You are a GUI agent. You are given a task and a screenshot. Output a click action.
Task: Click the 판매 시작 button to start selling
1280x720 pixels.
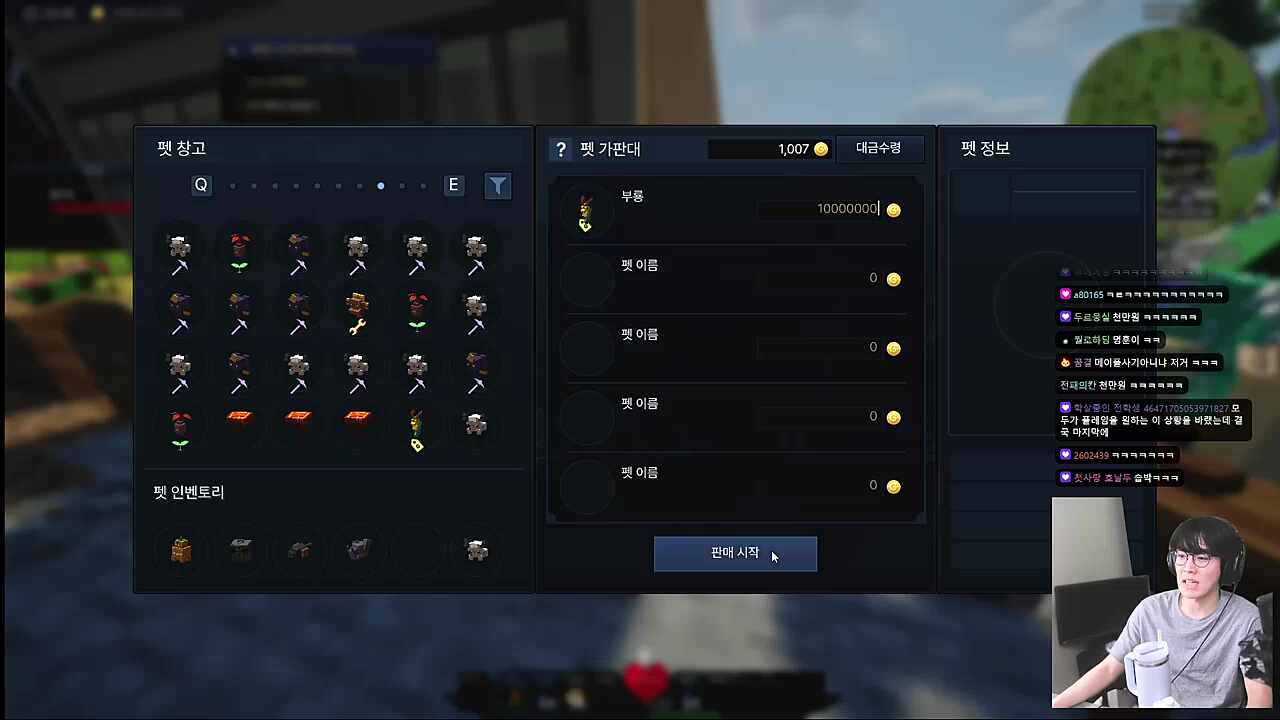pos(735,553)
